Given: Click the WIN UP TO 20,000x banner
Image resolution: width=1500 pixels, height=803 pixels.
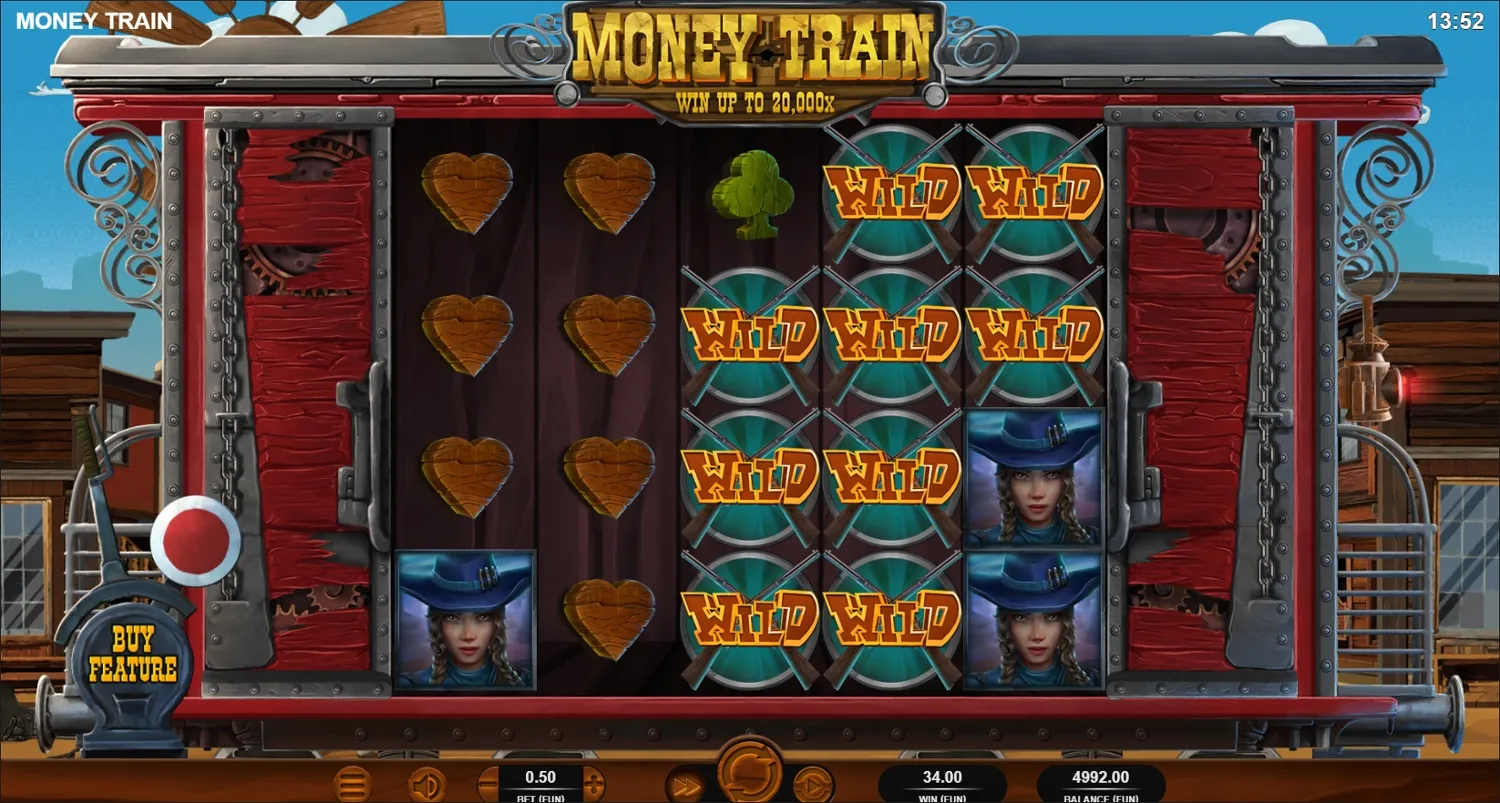Looking at the screenshot, I should (x=757, y=102).
